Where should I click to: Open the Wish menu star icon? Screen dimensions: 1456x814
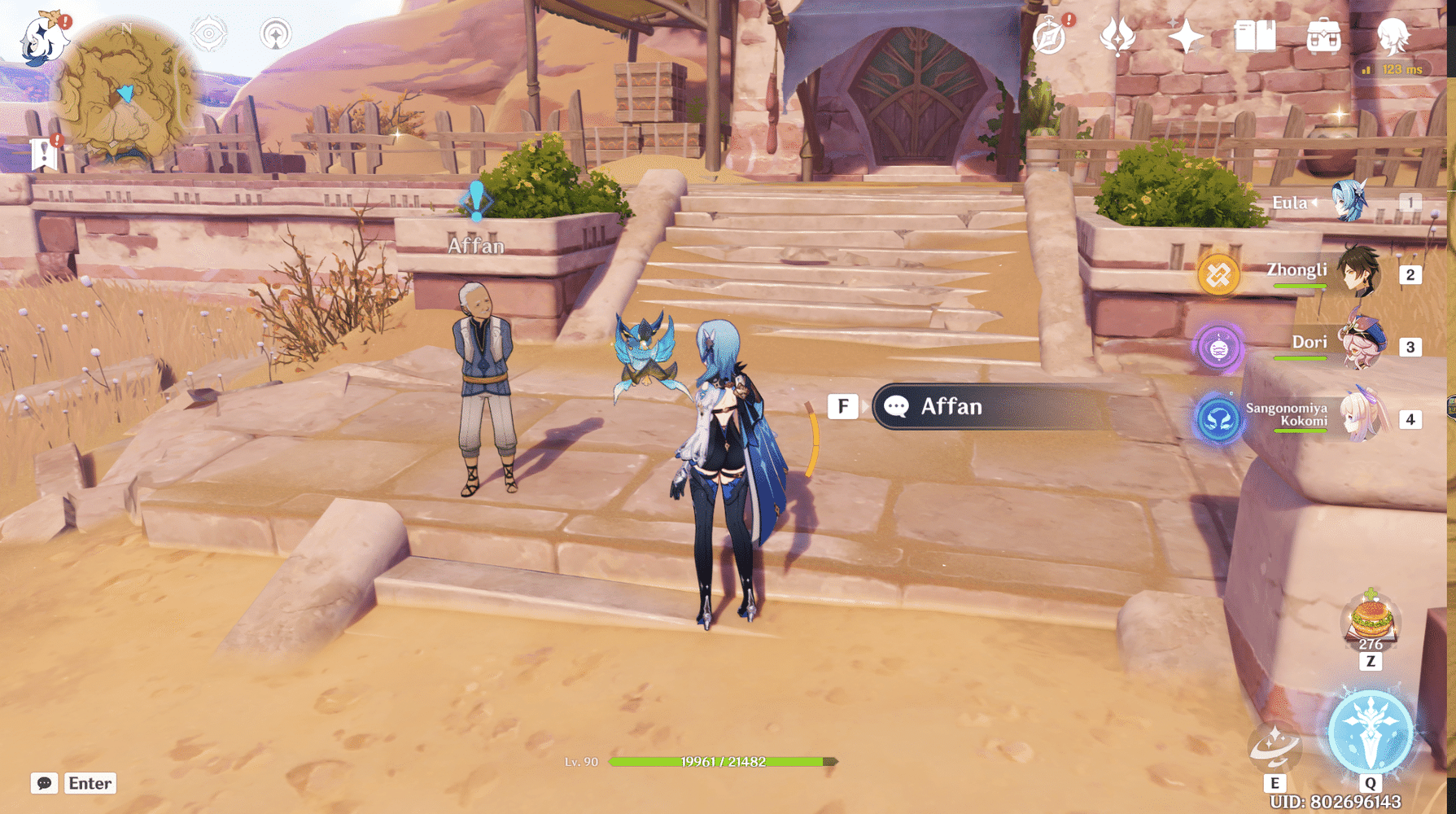point(1184,36)
